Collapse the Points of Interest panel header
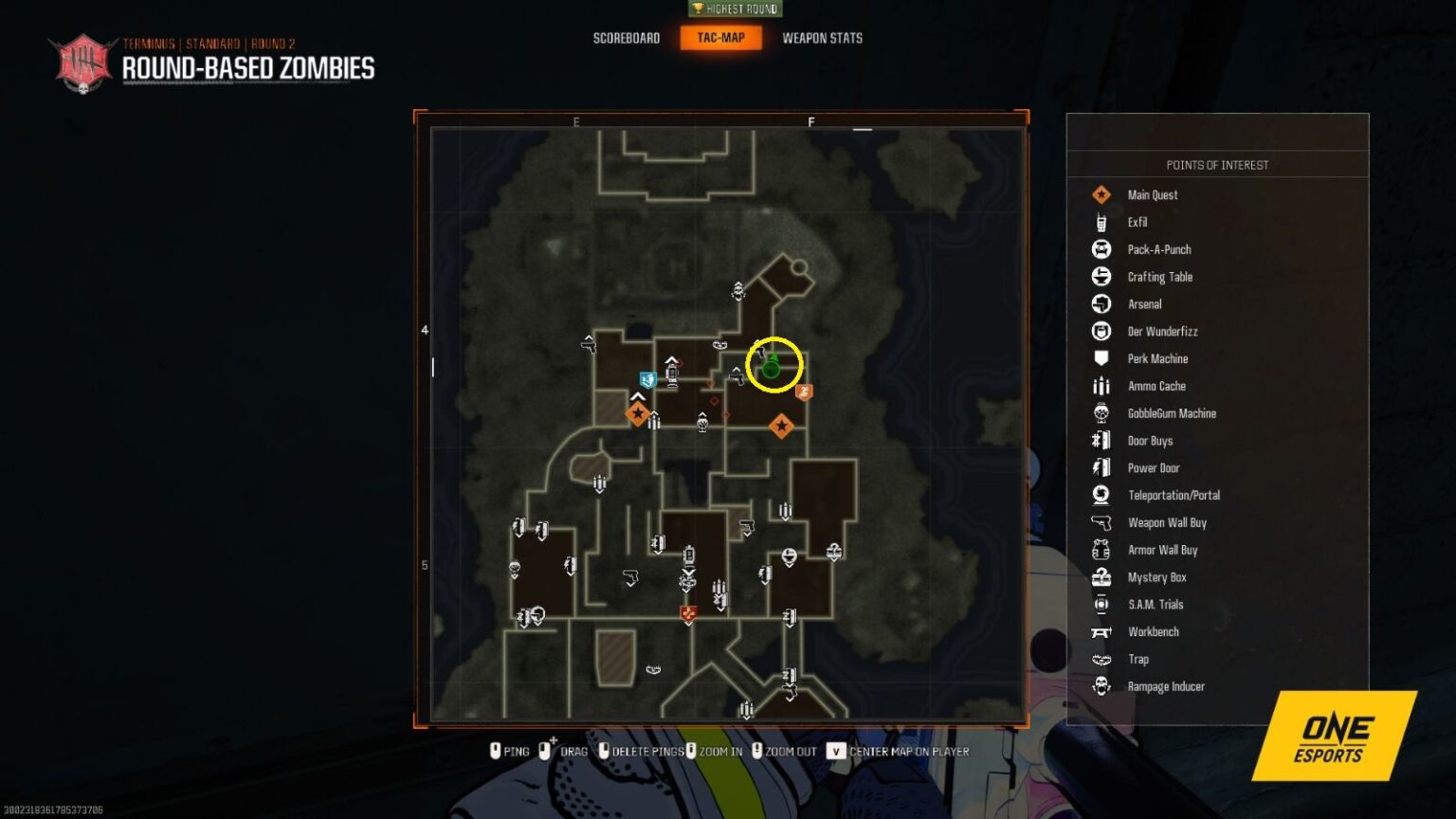The height and width of the screenshot is (819, 1456). (x=1217, y=164)
